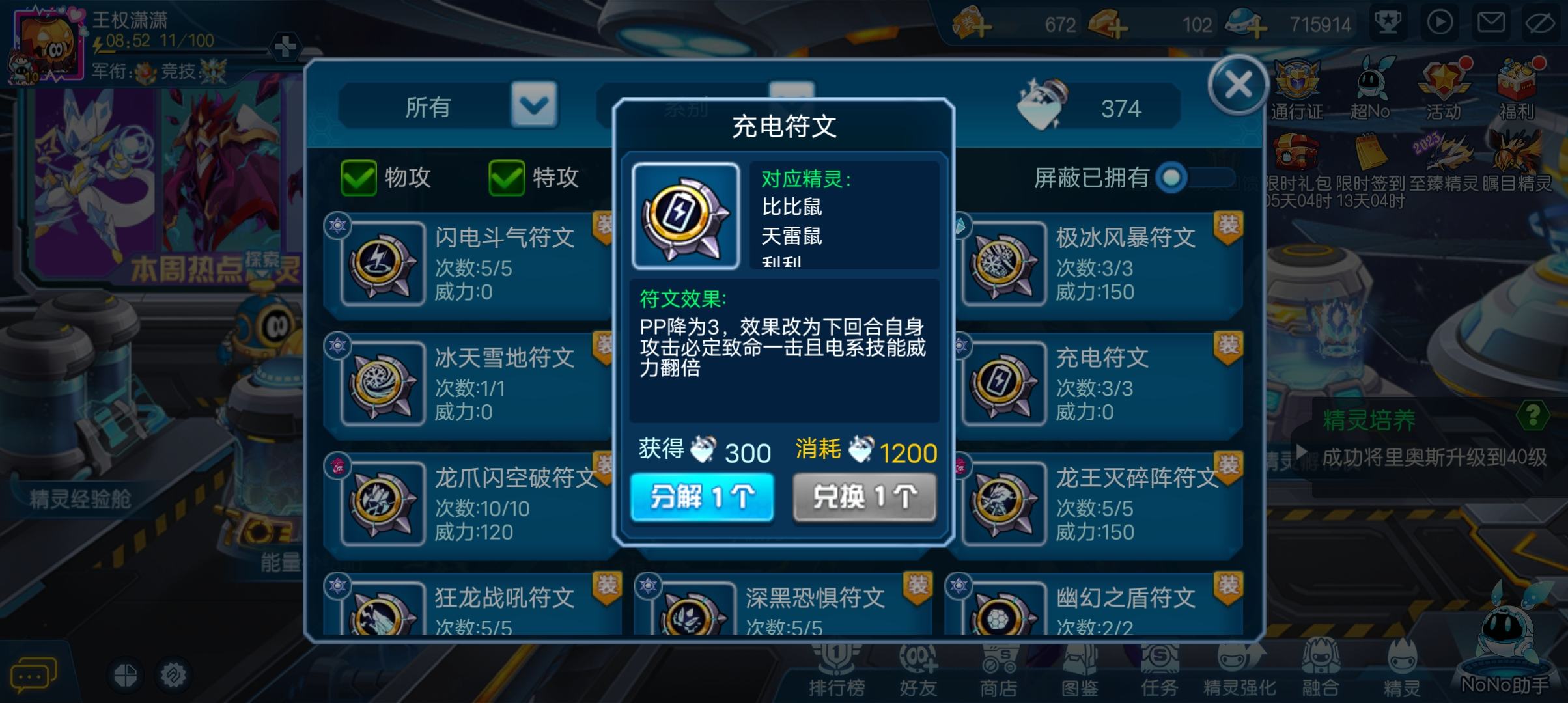Viewport: 1568px width, 703px height.
Task: Enable the 物攻 checkbox
Action: 359,178
